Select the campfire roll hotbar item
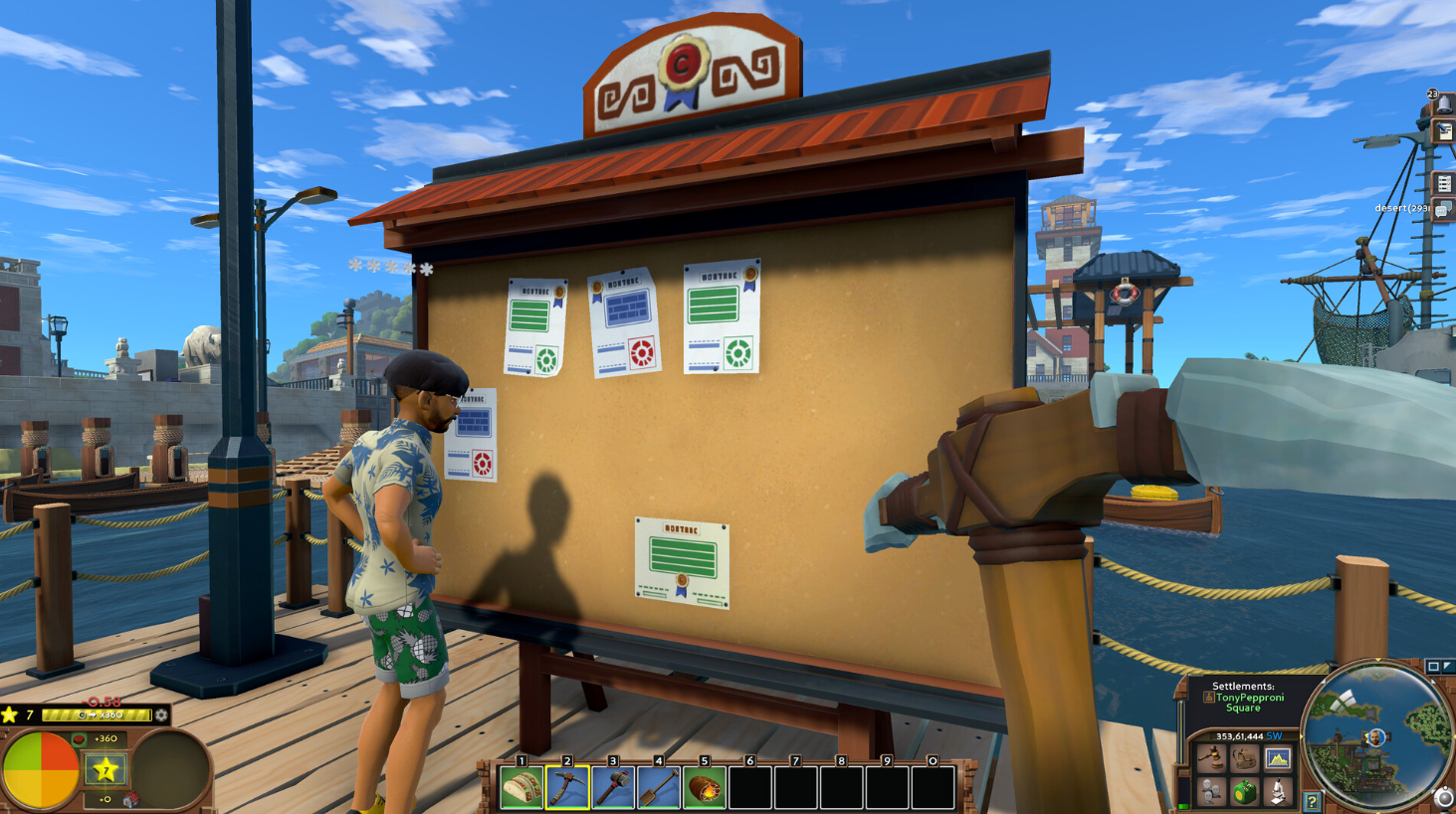 (705, 788)
